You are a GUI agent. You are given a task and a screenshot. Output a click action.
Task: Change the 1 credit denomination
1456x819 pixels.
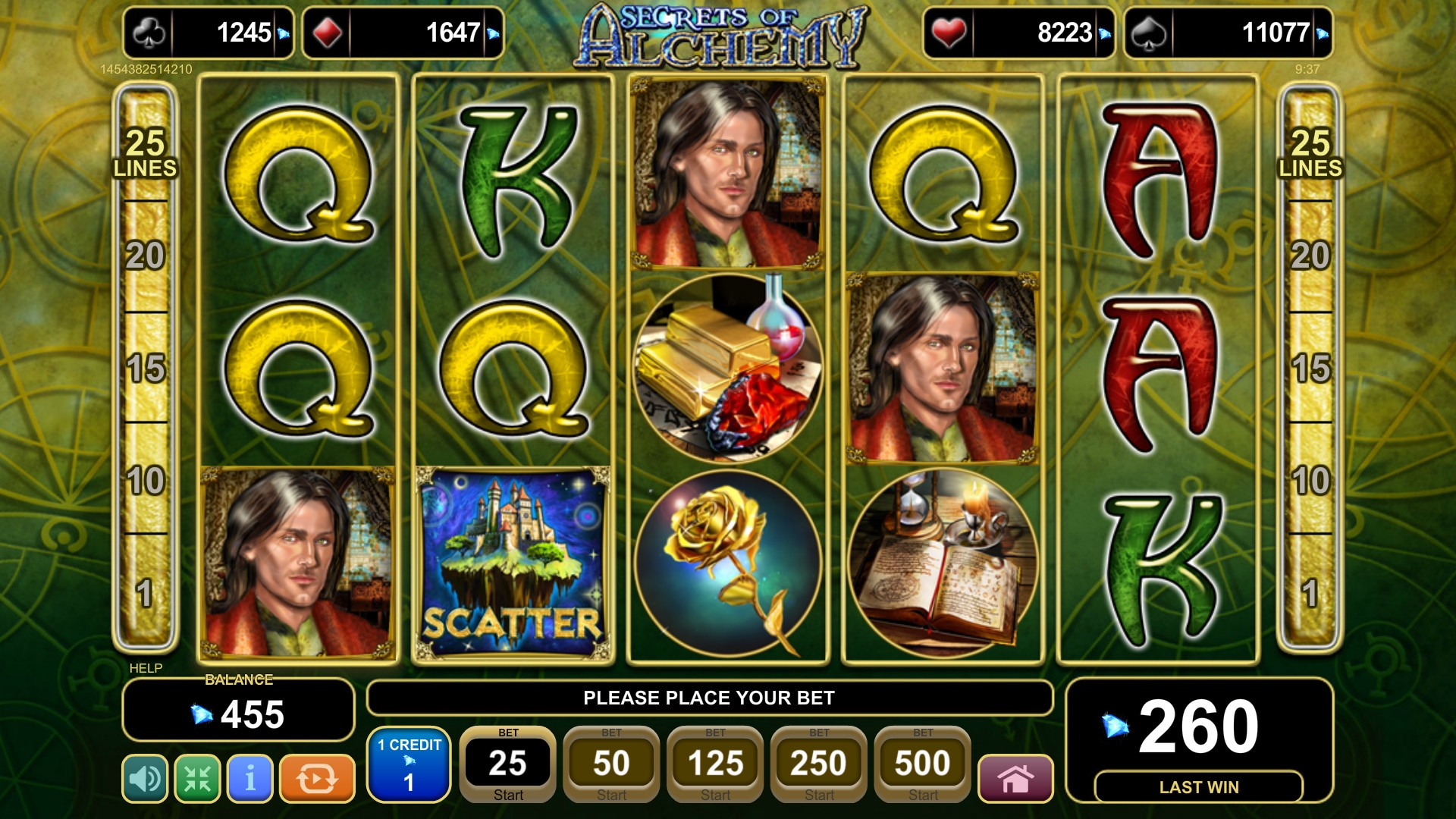coord(409,764)
